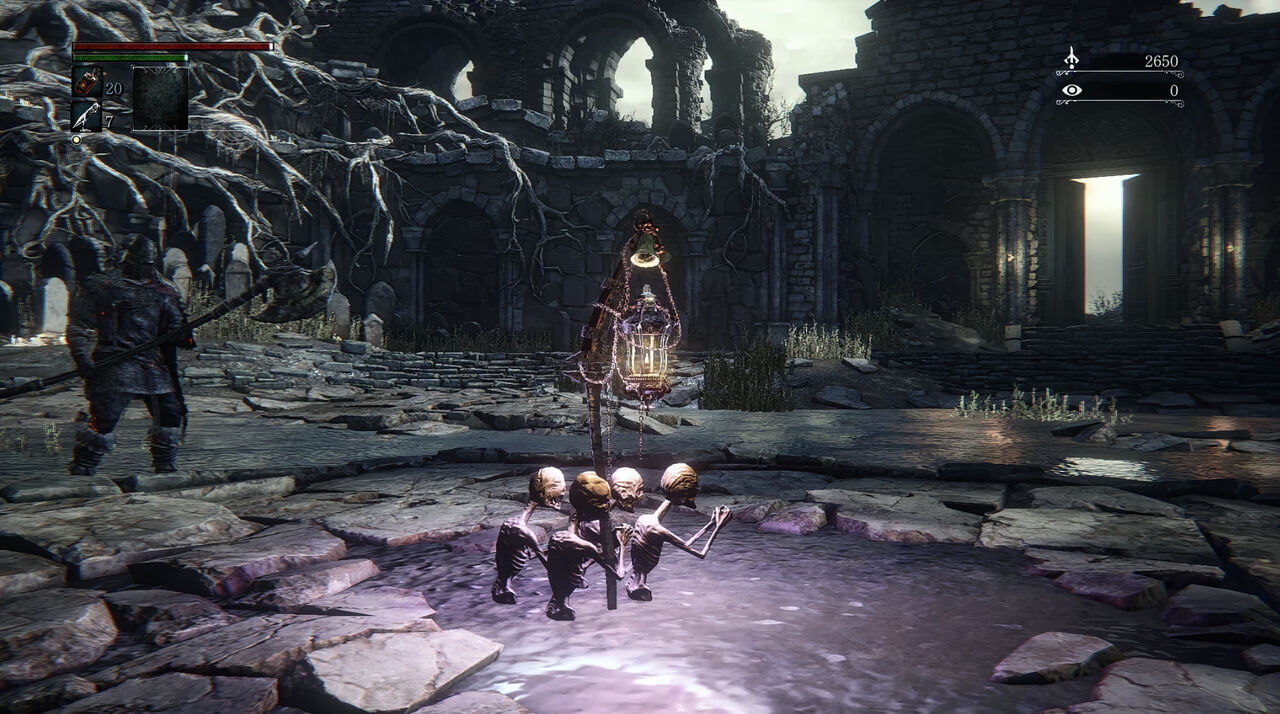Click the Insight eye icon
Image resolution: width=1280 pixels, height=714 pixels.
coord(1071,90)
